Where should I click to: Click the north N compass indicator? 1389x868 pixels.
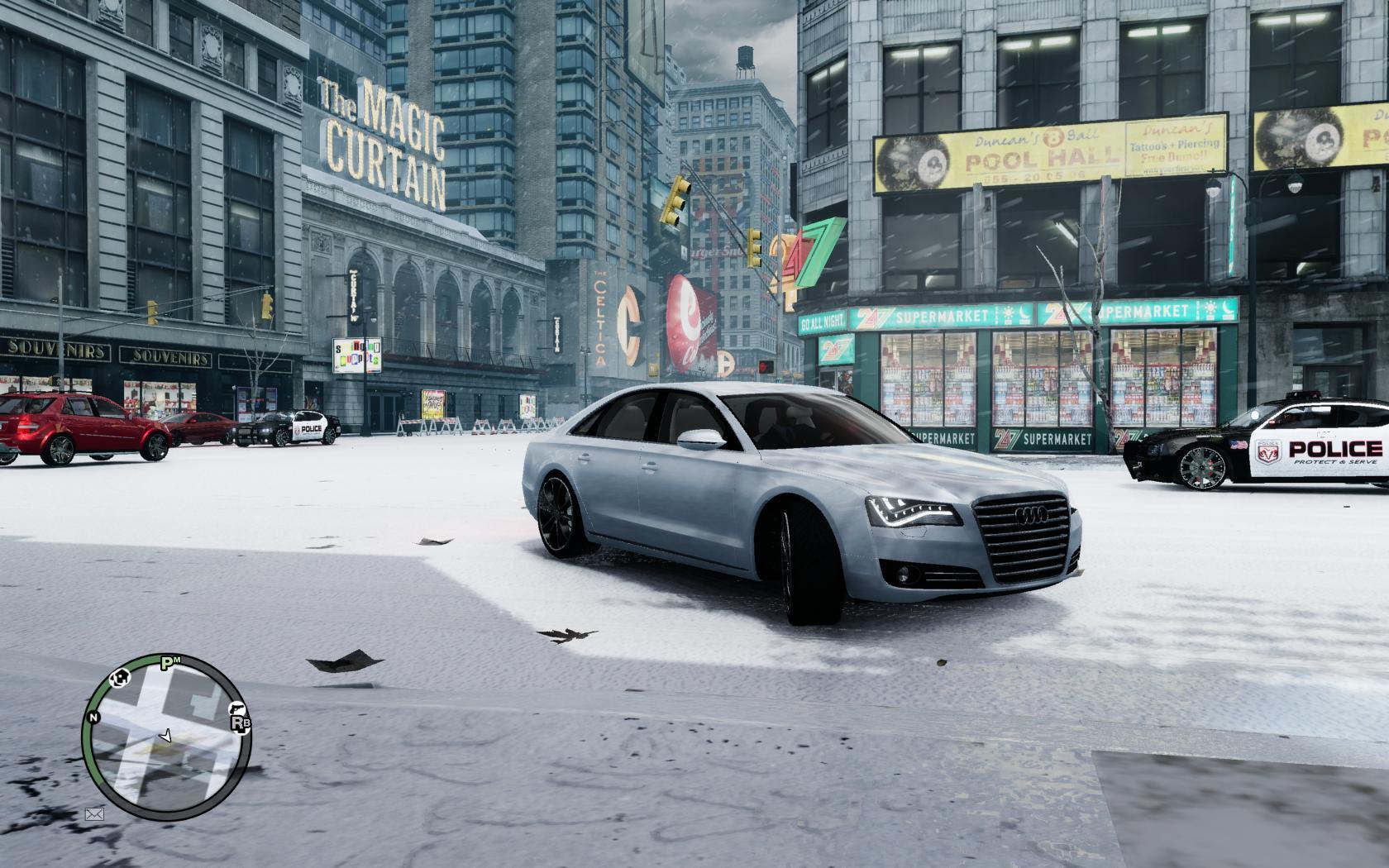pyautogui.click(x=94, y=718)
